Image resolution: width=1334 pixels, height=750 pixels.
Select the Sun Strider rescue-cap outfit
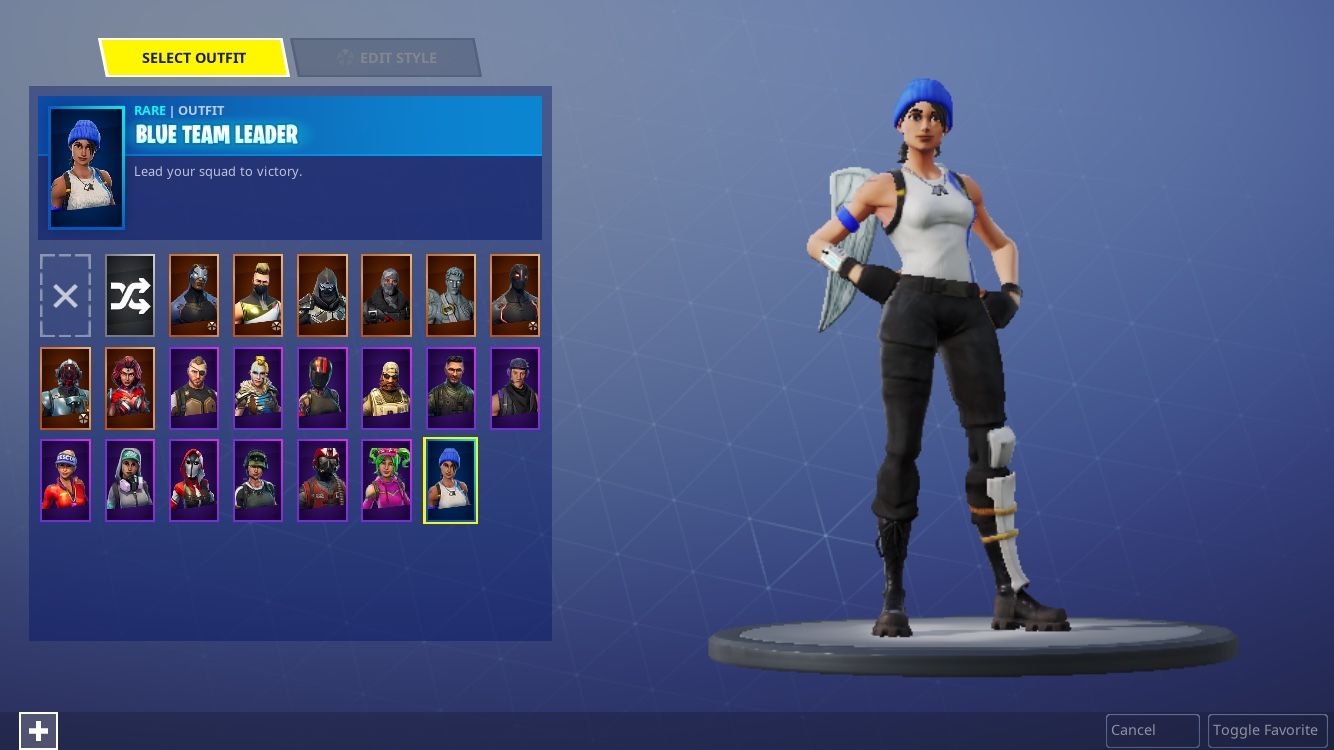click(65, 480)
